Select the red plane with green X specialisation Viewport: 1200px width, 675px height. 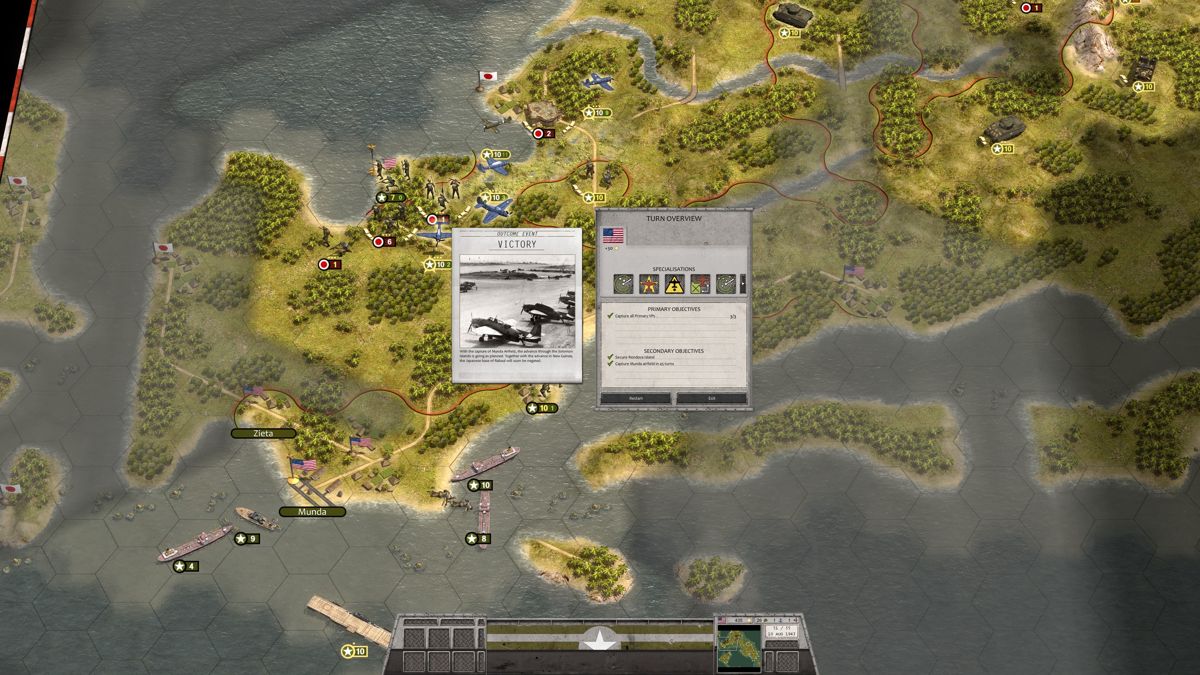coord(700,284)
